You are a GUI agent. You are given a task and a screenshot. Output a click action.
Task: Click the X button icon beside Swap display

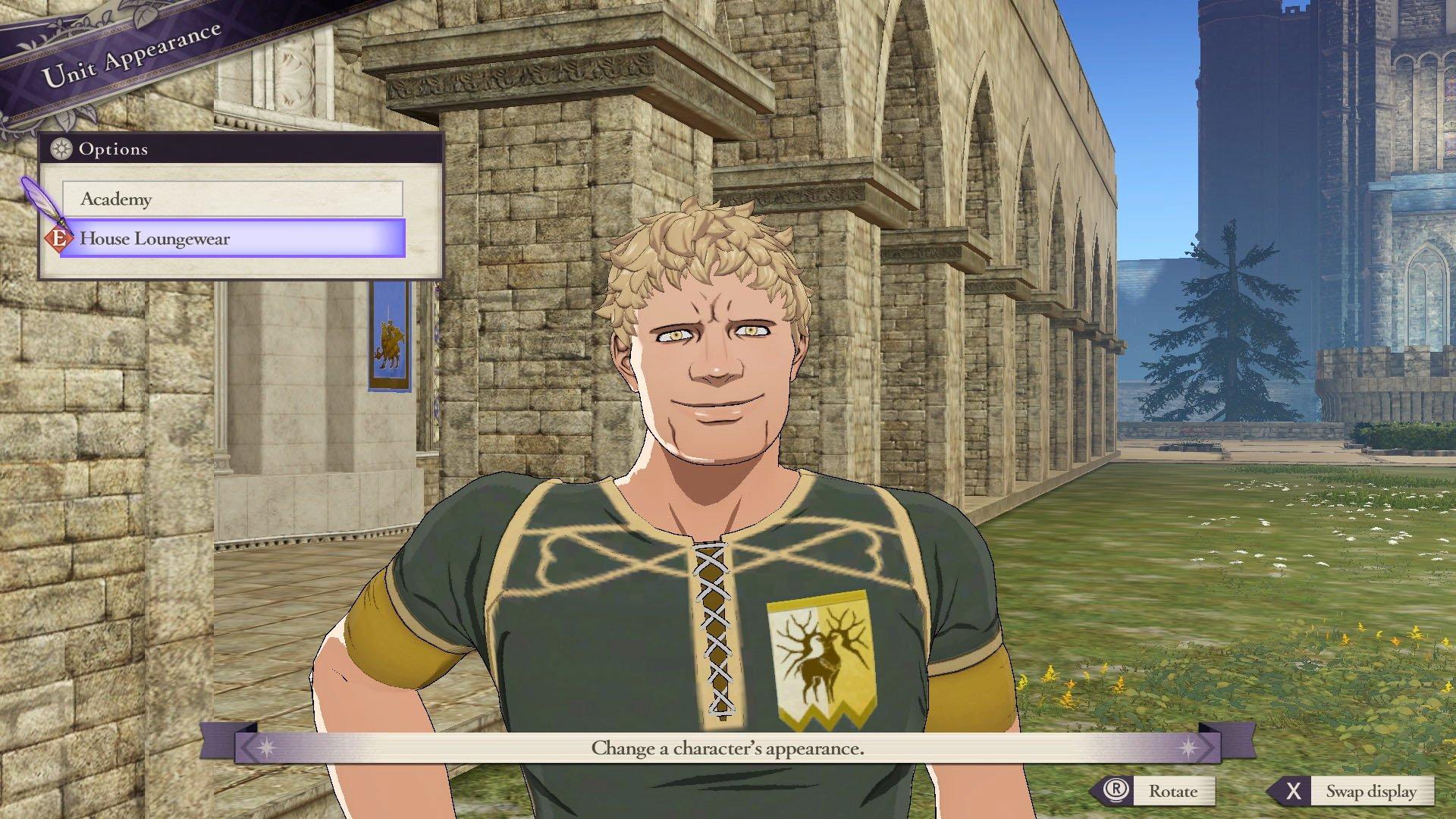point(1293,791)
